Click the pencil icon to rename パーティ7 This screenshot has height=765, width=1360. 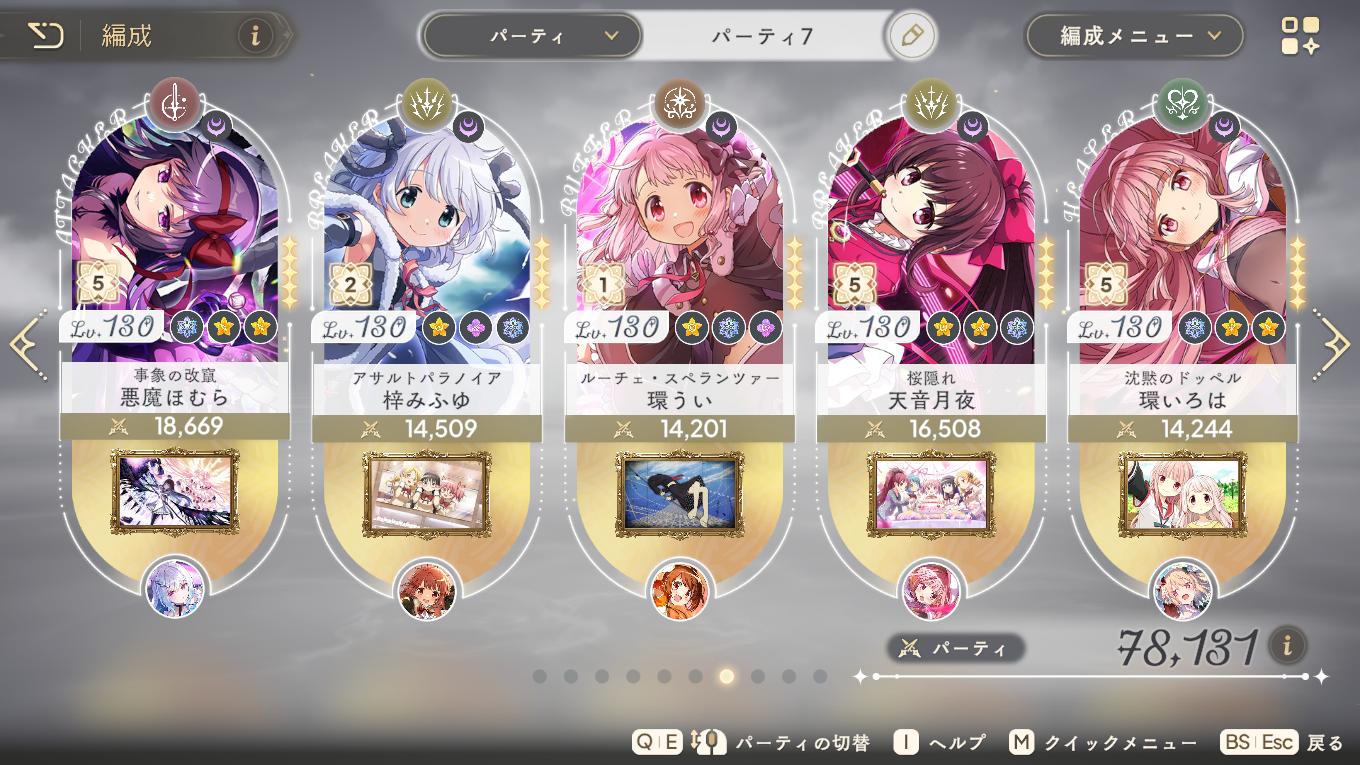click(910, 34)
